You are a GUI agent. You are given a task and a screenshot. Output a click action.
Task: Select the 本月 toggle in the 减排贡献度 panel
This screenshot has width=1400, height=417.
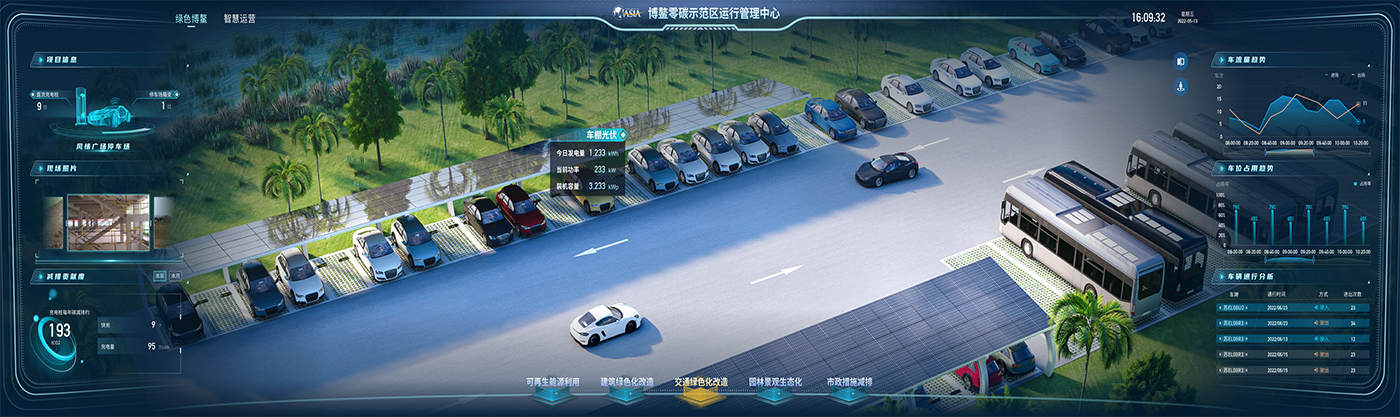point(175,275)
